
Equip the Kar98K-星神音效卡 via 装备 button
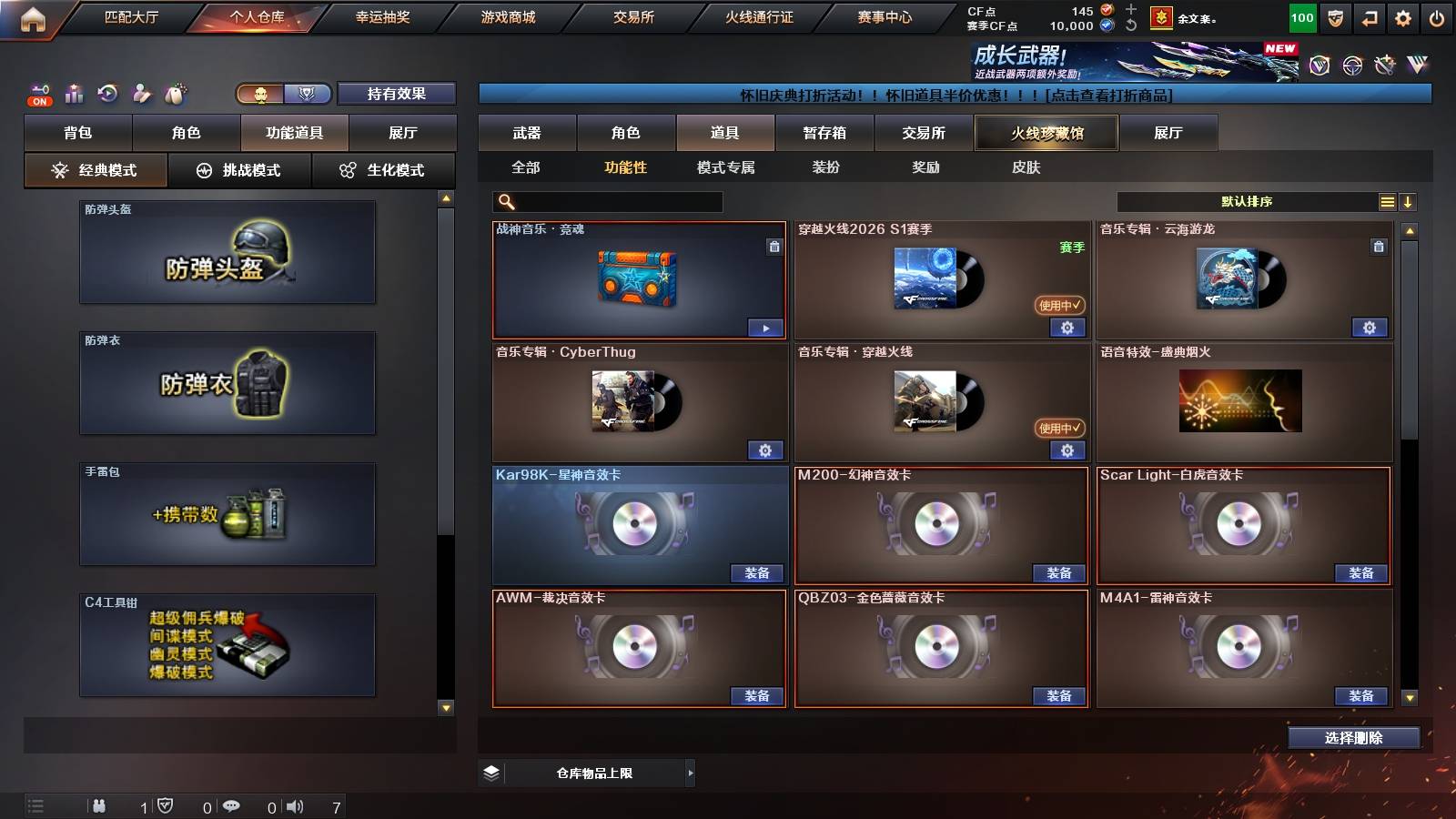pyautogui.click(x=757, y=573)
